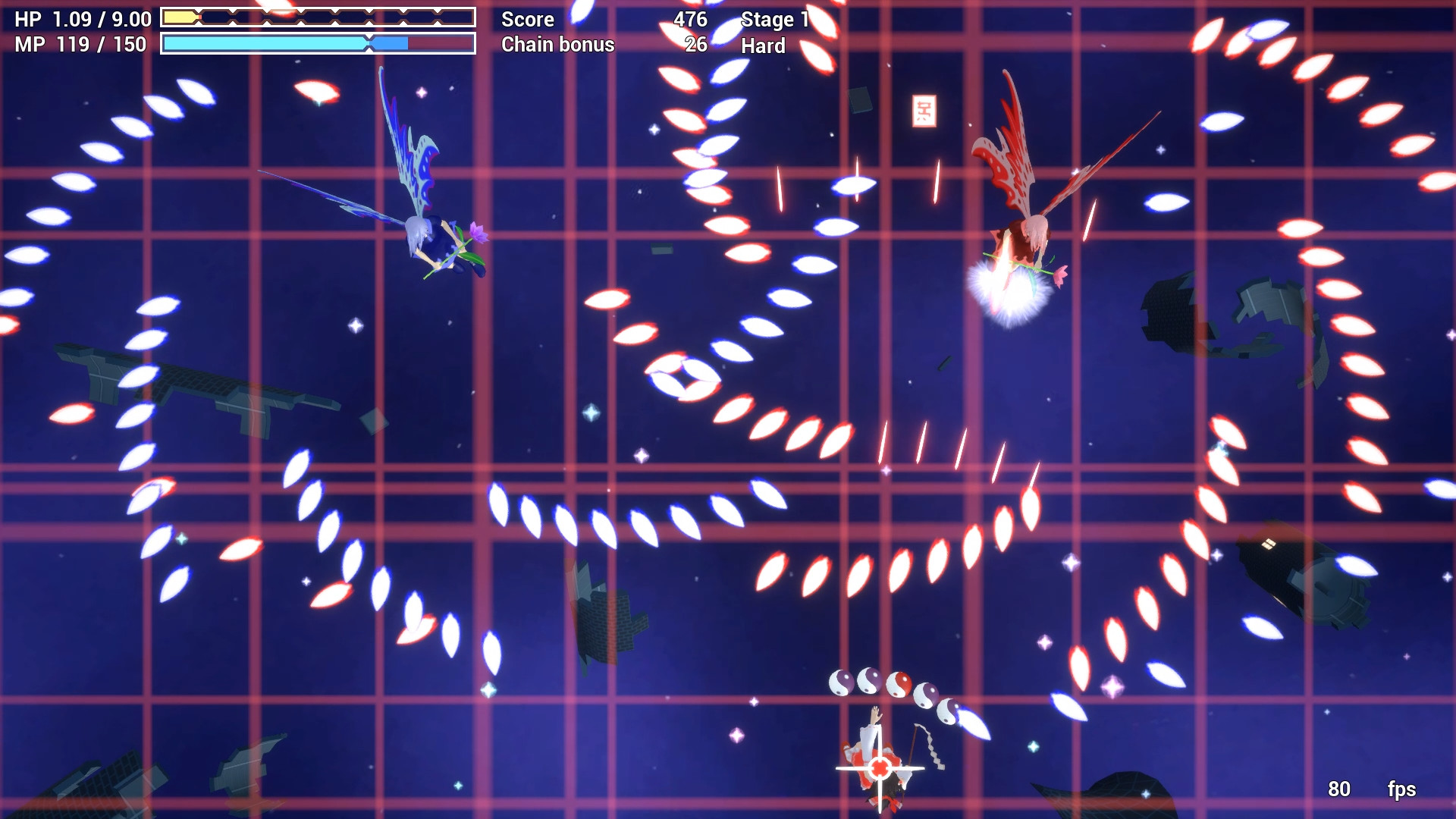Click the MP bar divider marker
Screen dimensions: 1456x819
pyautogui.click(x=369, y=44)
